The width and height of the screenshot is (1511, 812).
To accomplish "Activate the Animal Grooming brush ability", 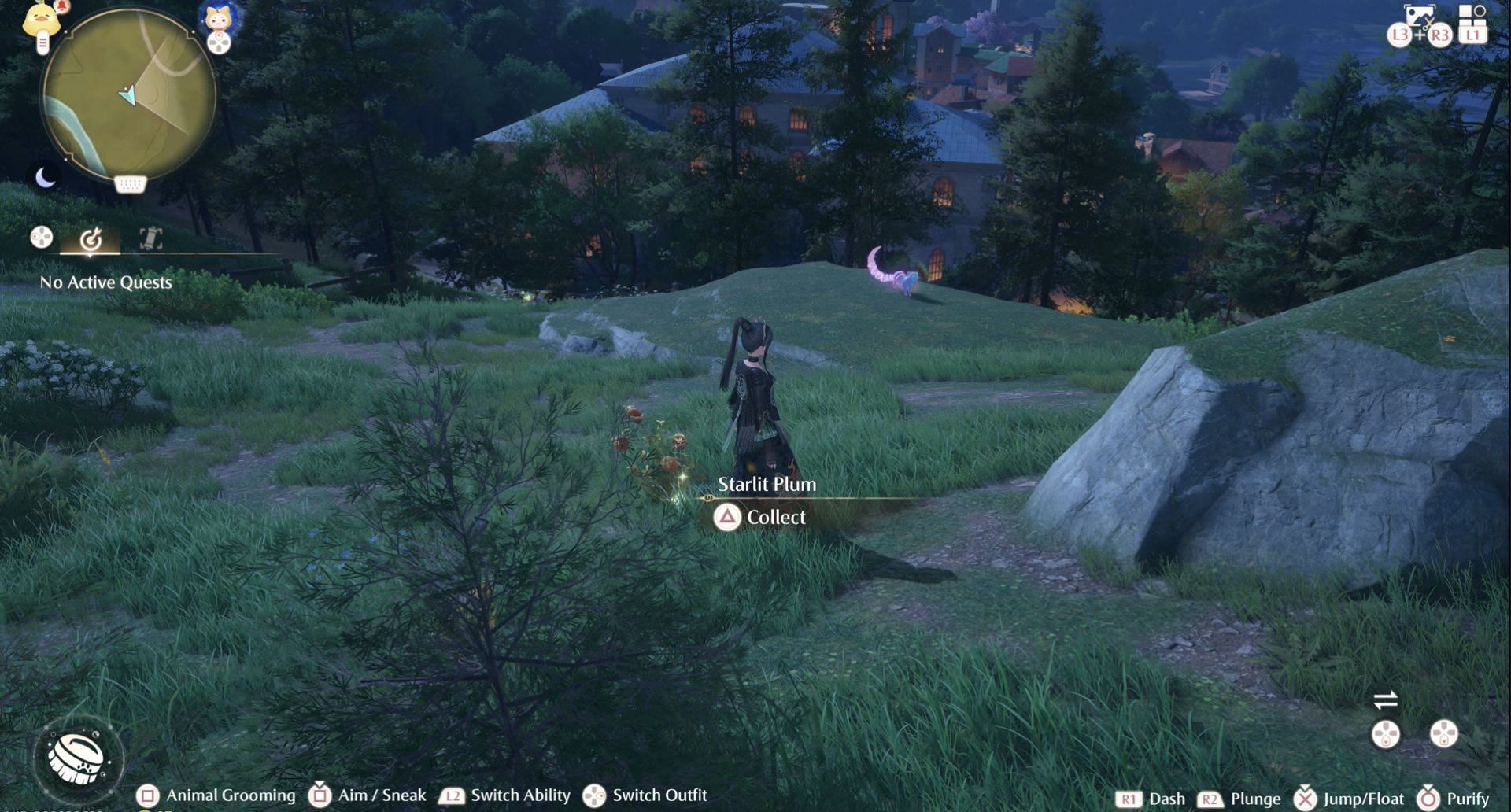I will tap(77, 757).
